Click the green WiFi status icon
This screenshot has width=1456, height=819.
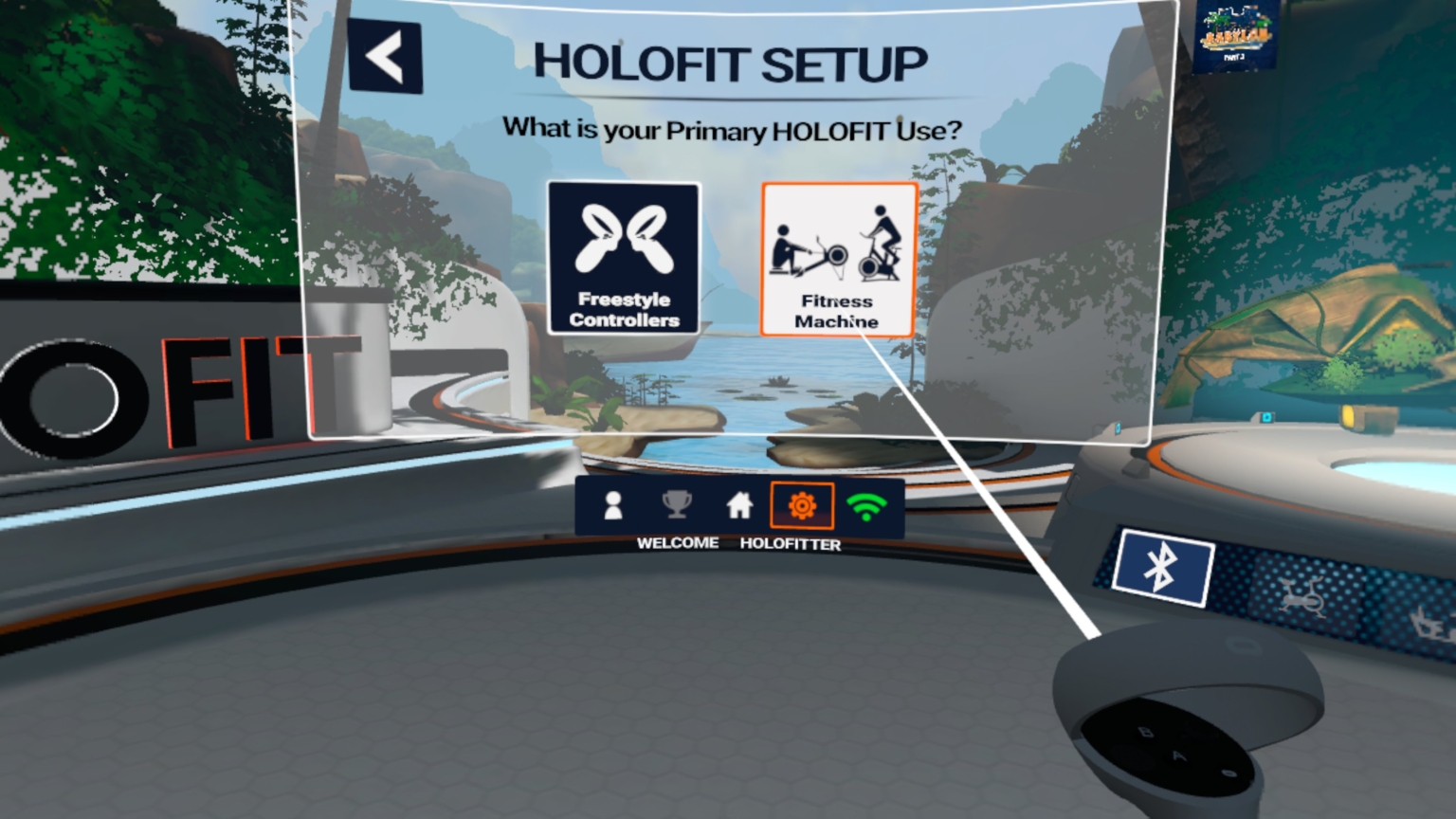tap(867, 505)
